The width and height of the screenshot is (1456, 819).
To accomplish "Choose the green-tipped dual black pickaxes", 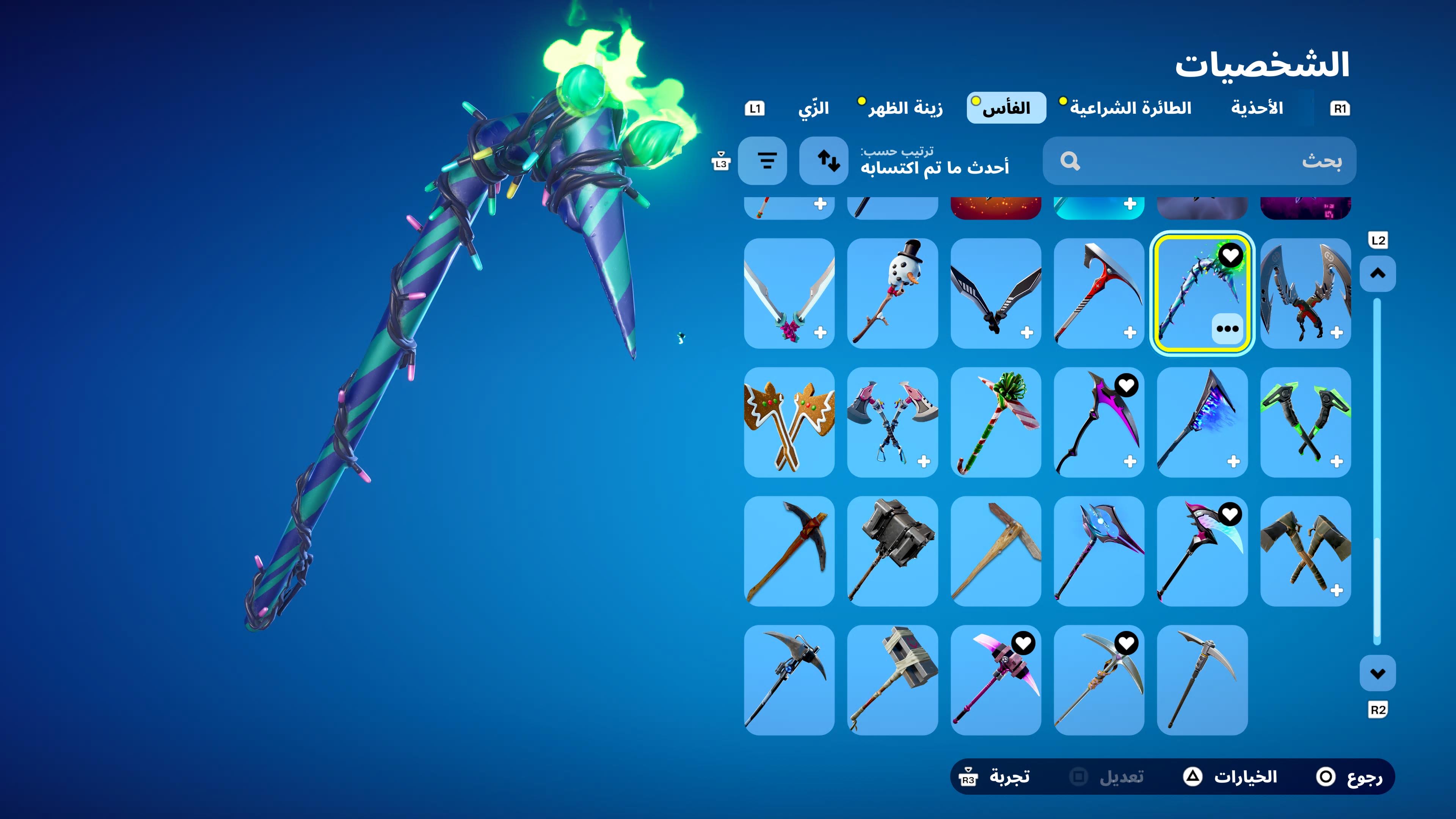I will pos(1305,422).
